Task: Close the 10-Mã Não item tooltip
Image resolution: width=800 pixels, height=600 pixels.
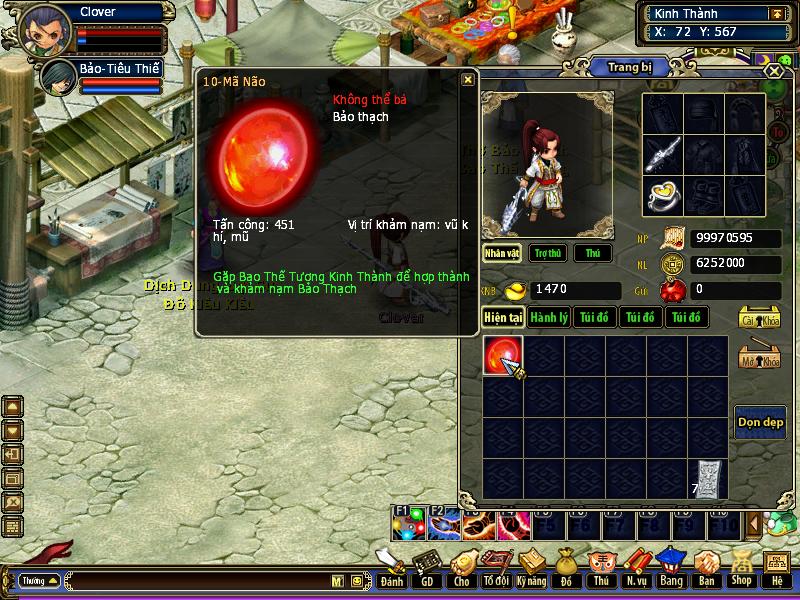Action: pos(467,80)
